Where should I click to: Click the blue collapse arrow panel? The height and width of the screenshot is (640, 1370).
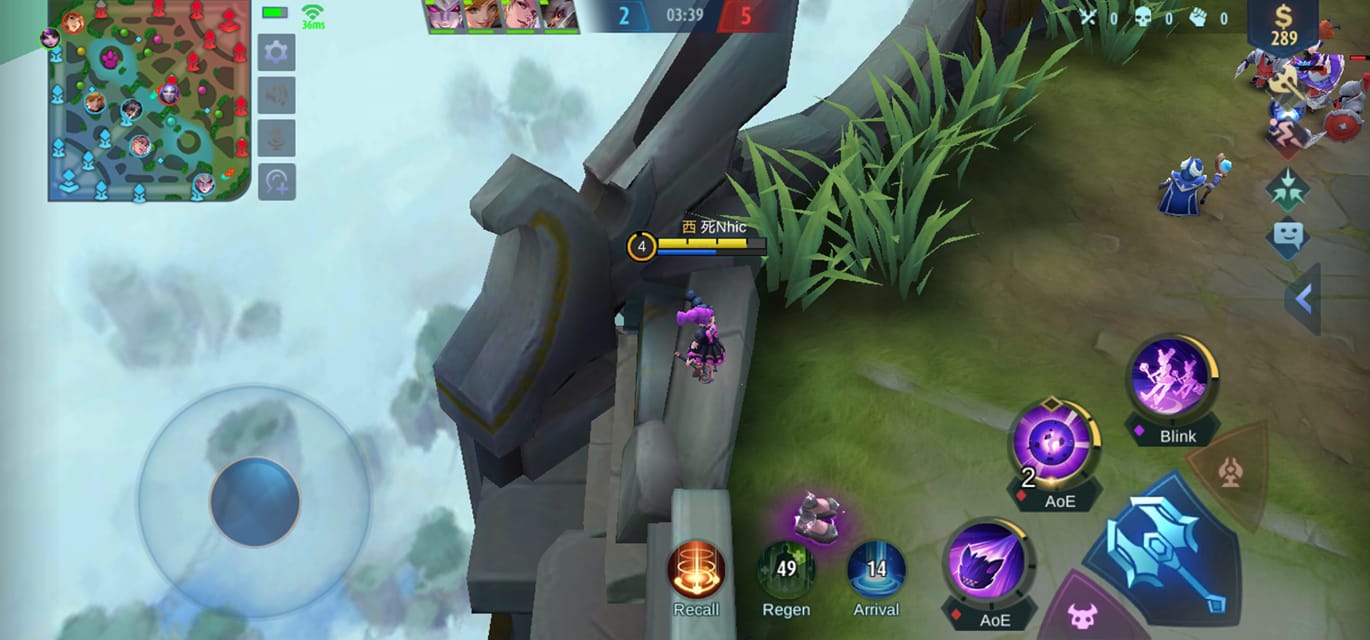[x=1303, y=298]
